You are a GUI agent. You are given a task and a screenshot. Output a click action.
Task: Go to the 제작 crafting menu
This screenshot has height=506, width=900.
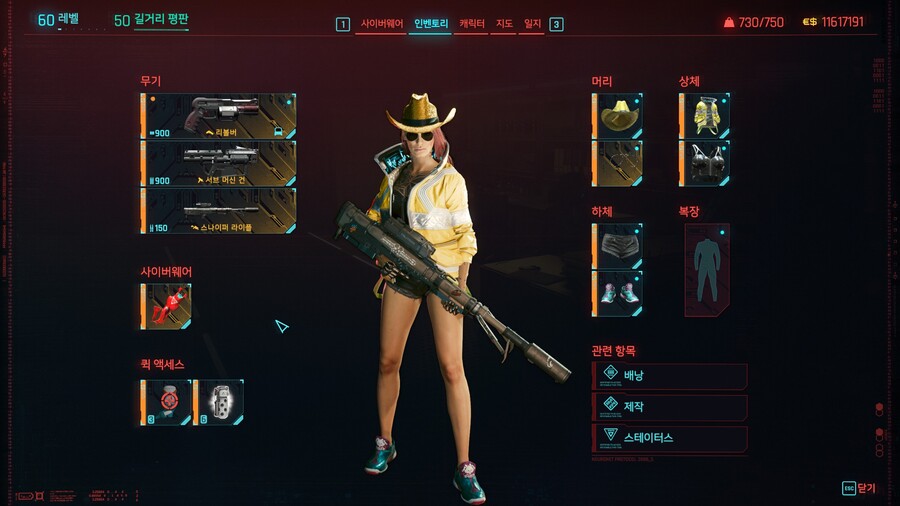(670, 407)
